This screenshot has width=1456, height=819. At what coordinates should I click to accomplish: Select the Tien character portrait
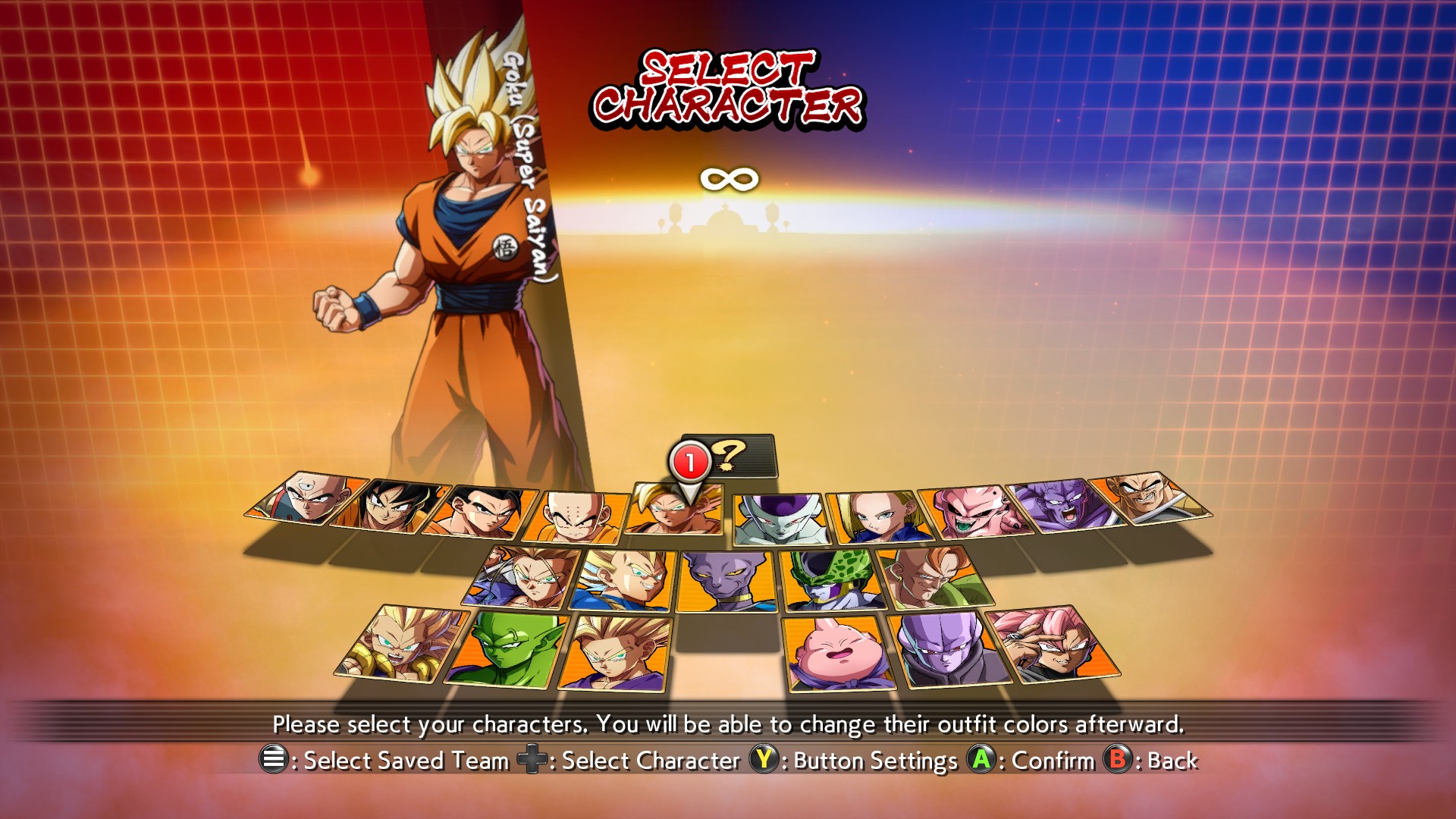307,498
